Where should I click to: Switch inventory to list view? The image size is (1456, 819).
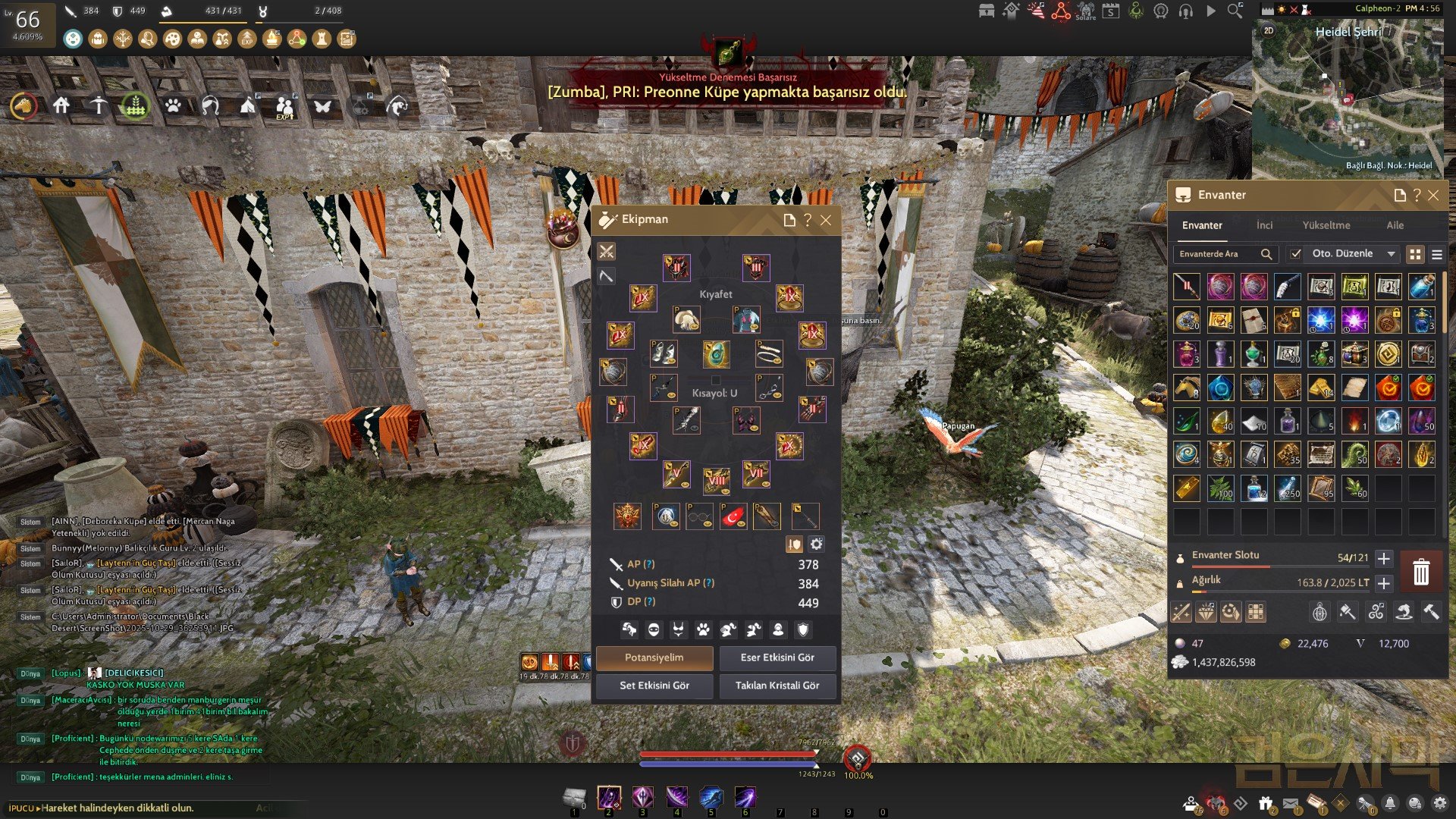tap(1436, 255)
